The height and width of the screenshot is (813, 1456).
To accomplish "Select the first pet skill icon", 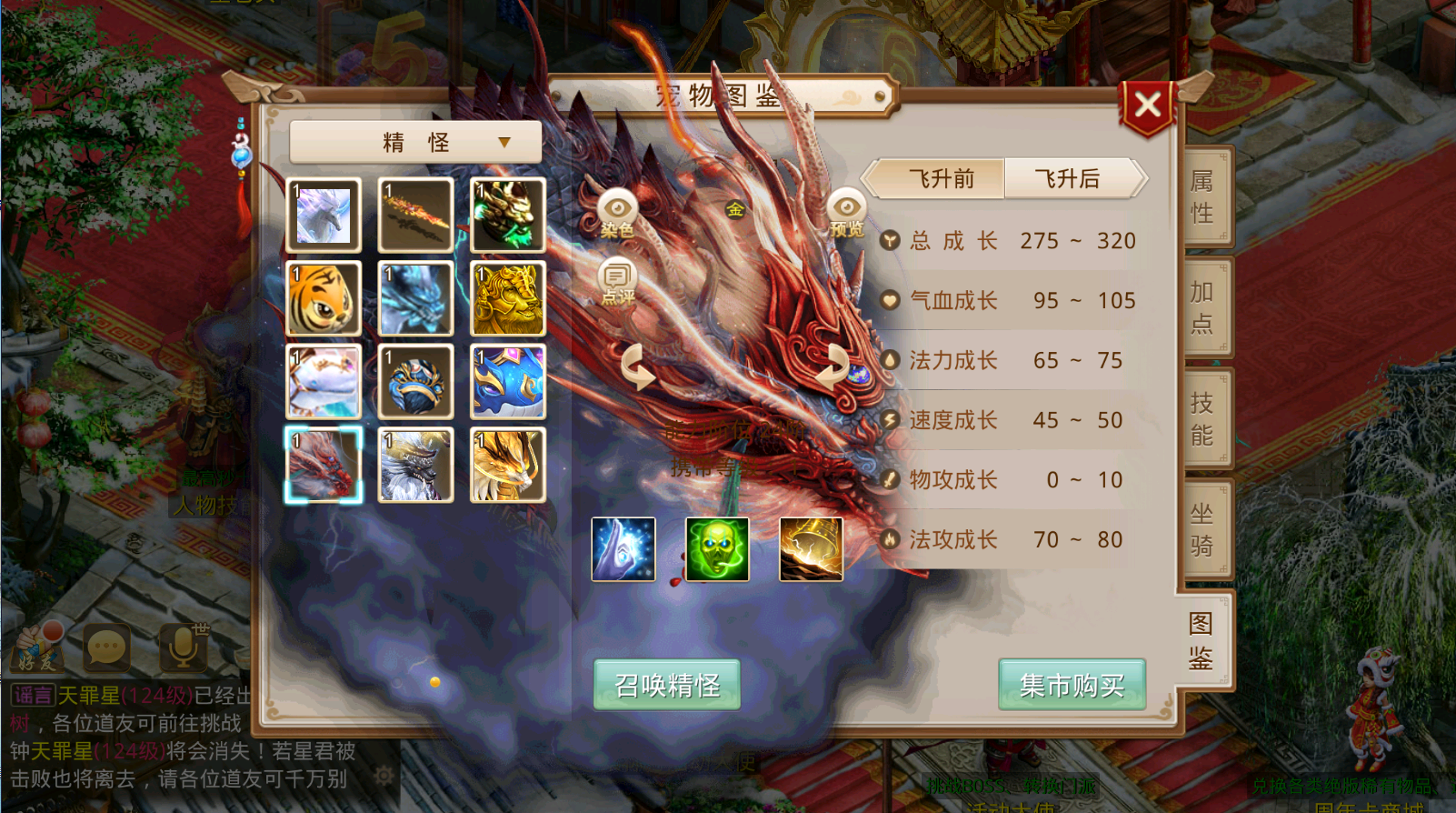I will tap(623, 548).
